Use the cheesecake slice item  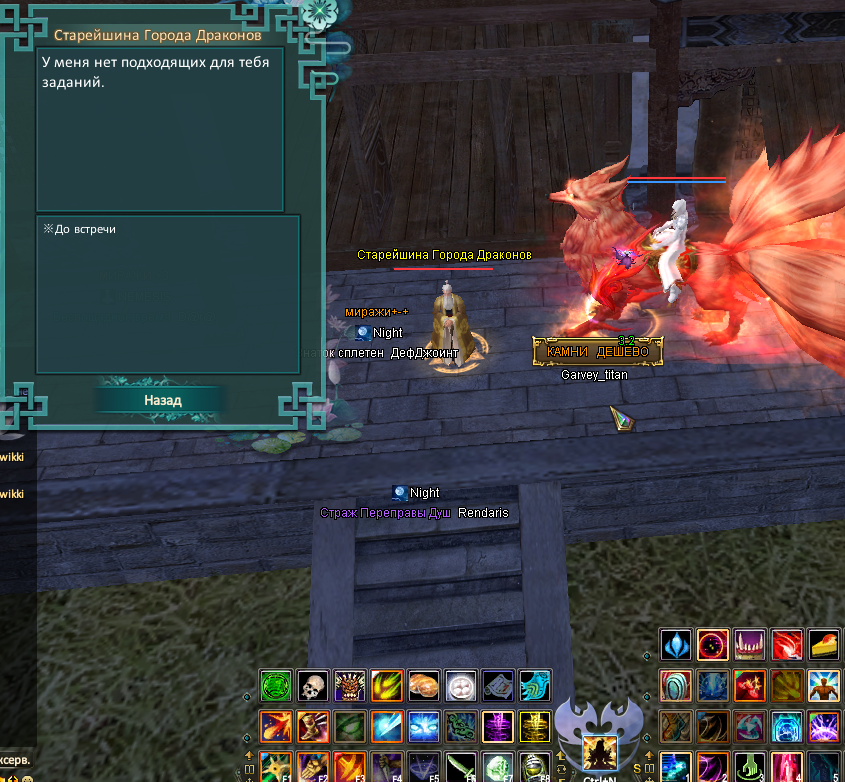(824, 645)
